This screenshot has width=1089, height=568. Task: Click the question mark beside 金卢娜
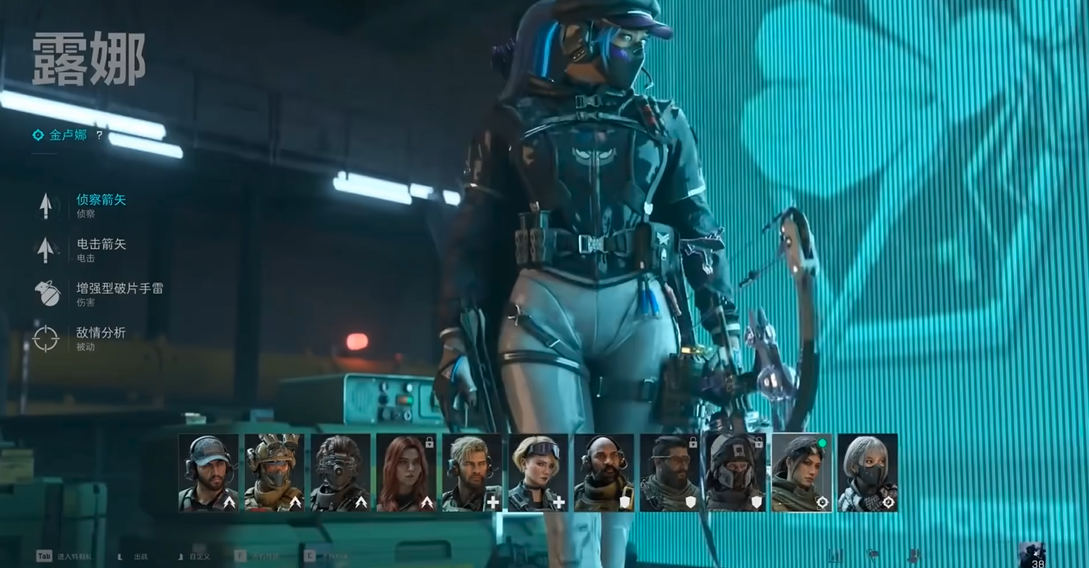point(99,135)
